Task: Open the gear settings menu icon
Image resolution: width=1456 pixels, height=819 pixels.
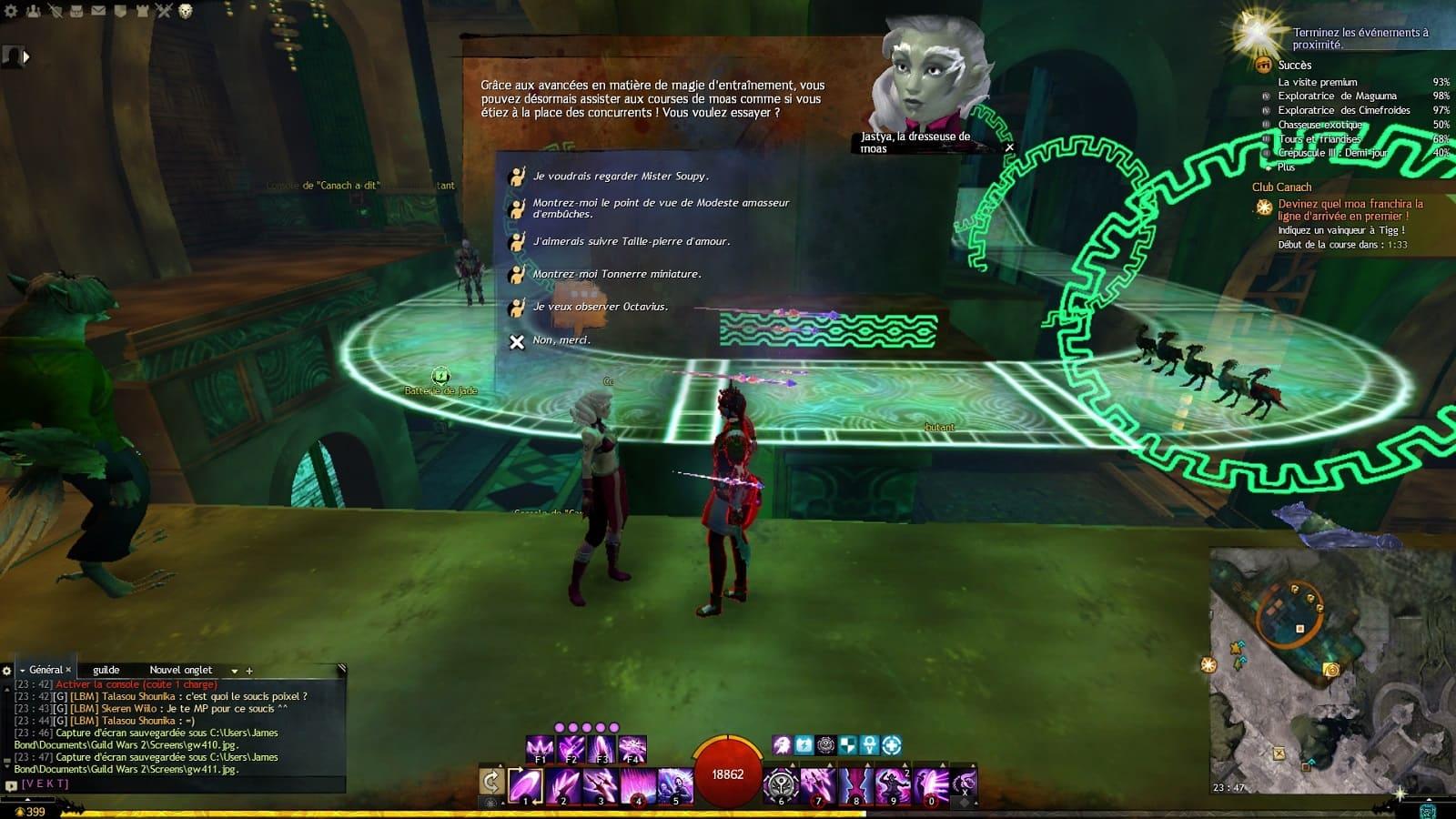Action: [x=13, y=11]
